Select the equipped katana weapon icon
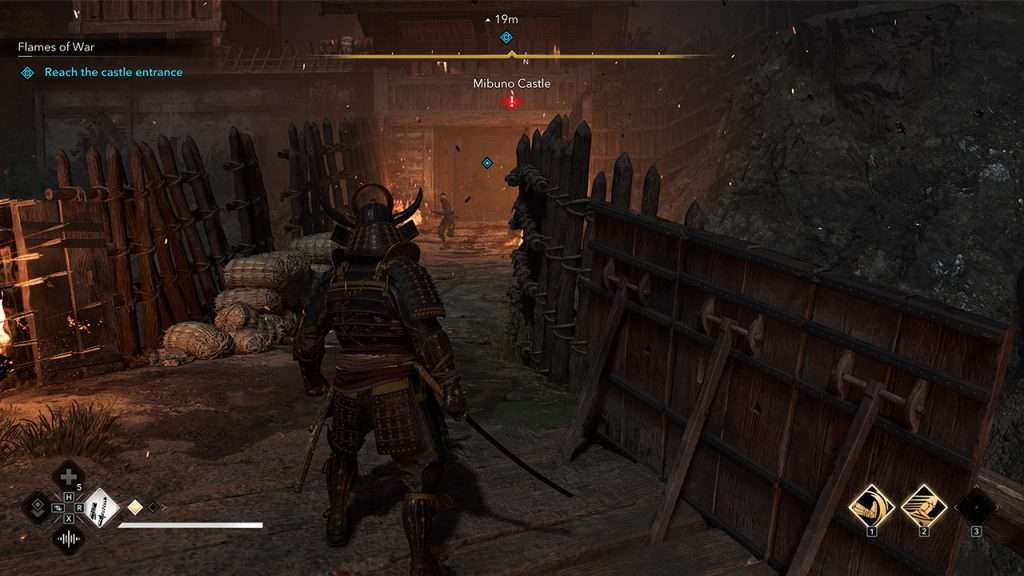This screenshot has width=1024, height=576. 100,507
